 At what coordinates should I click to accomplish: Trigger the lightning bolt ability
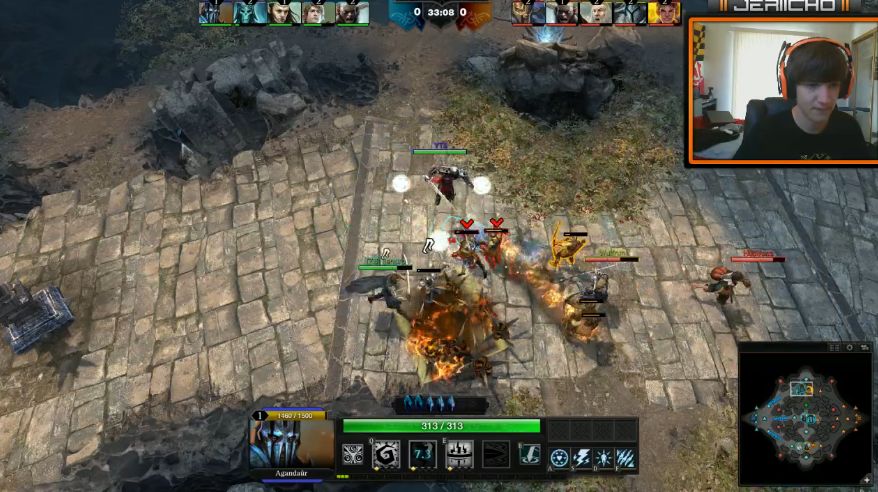tap(582, 457)
